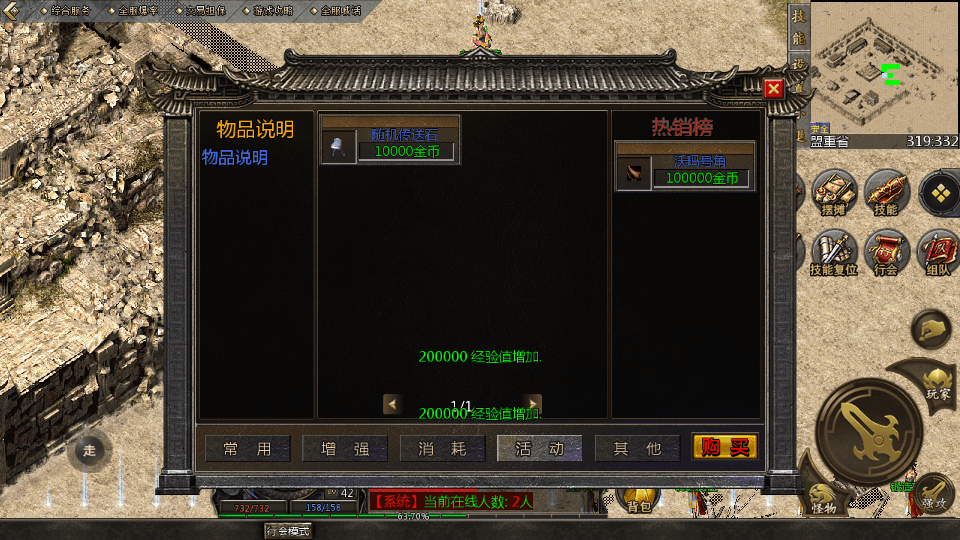Show the 消耗 consumables category

pyautogui.click(x=442, y=449)
